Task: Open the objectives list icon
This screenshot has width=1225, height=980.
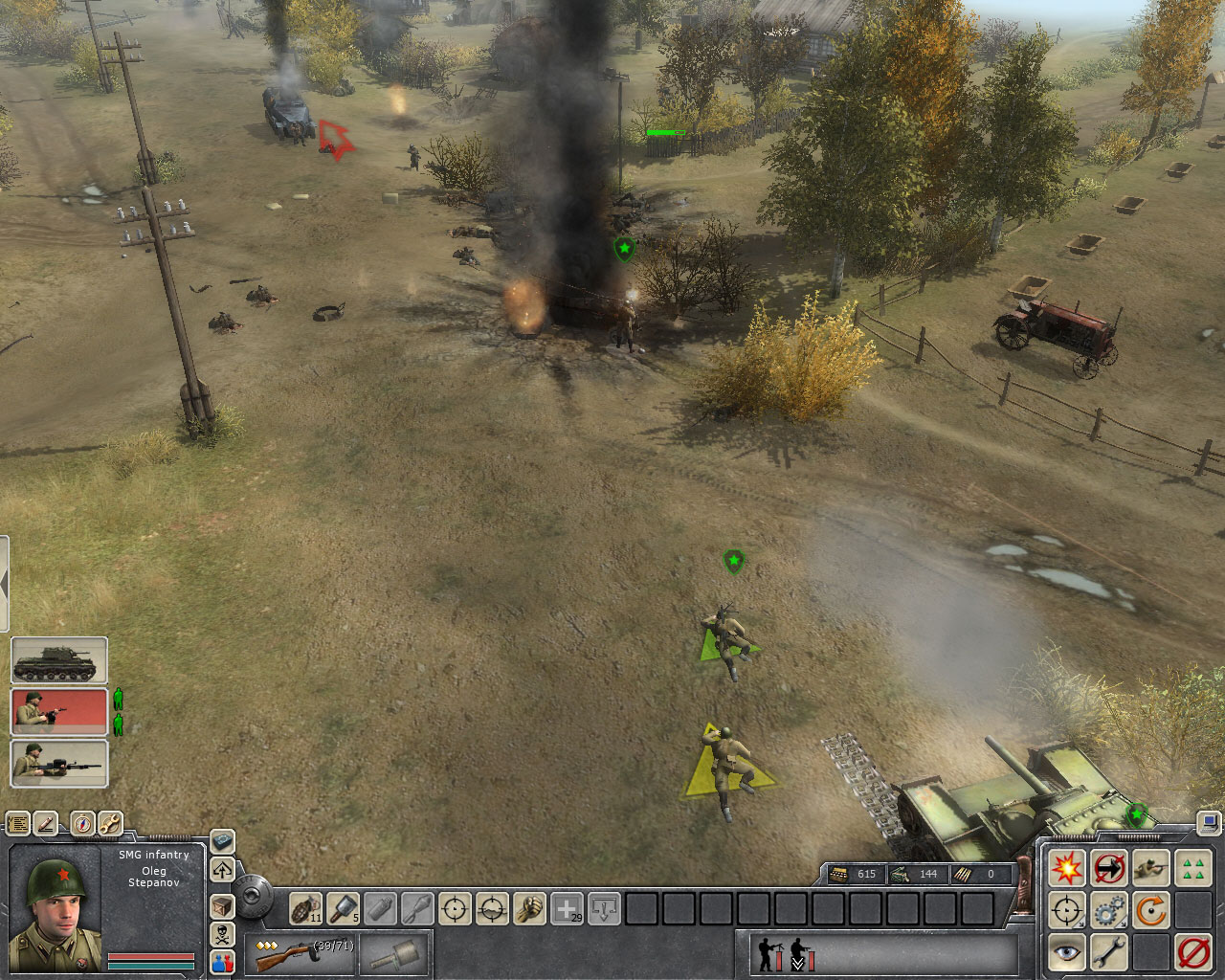Action: [17, 823]
